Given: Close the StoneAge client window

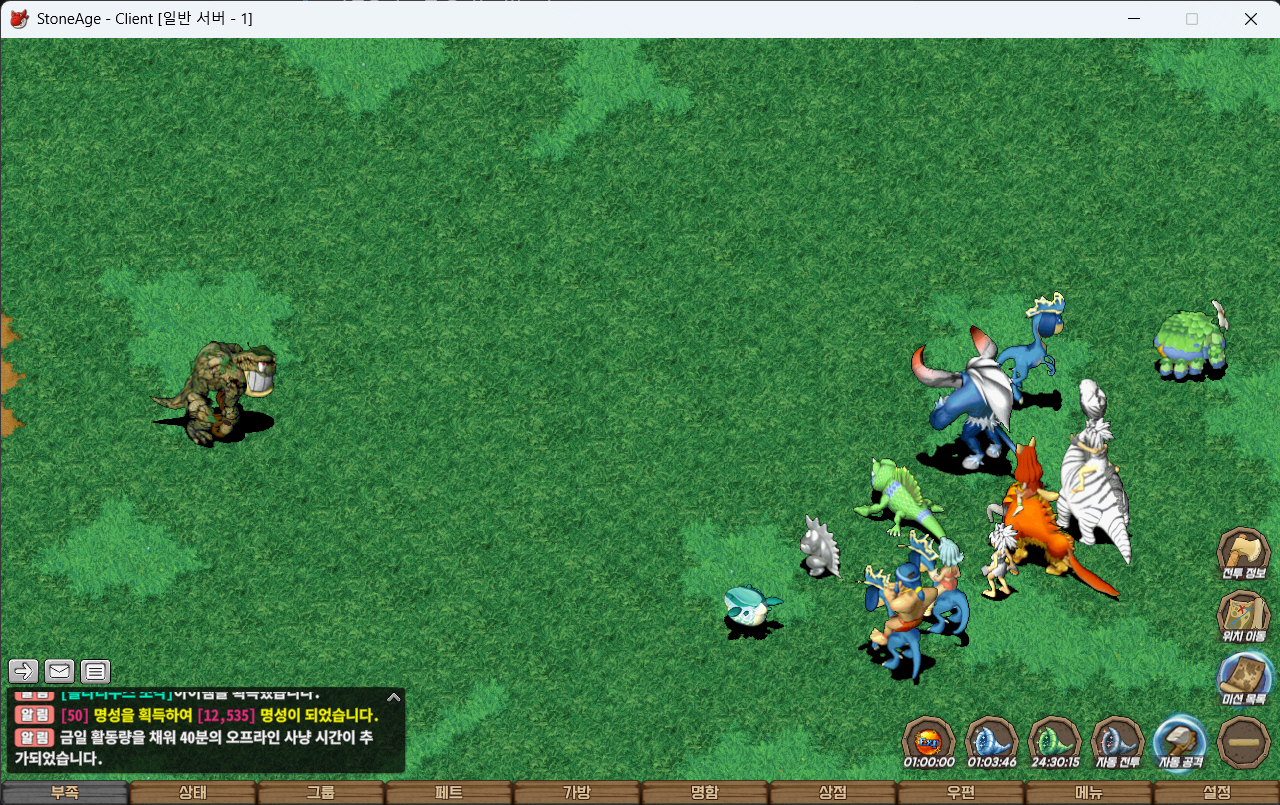Looking at the screenshot, I should (1251, 19).
